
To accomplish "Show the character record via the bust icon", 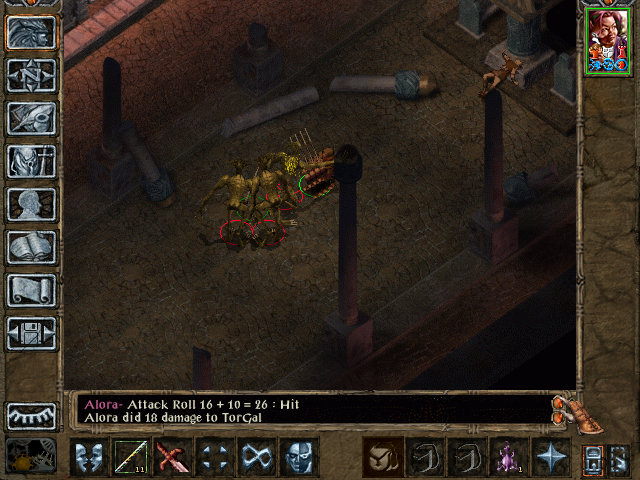I will (31, 204).
